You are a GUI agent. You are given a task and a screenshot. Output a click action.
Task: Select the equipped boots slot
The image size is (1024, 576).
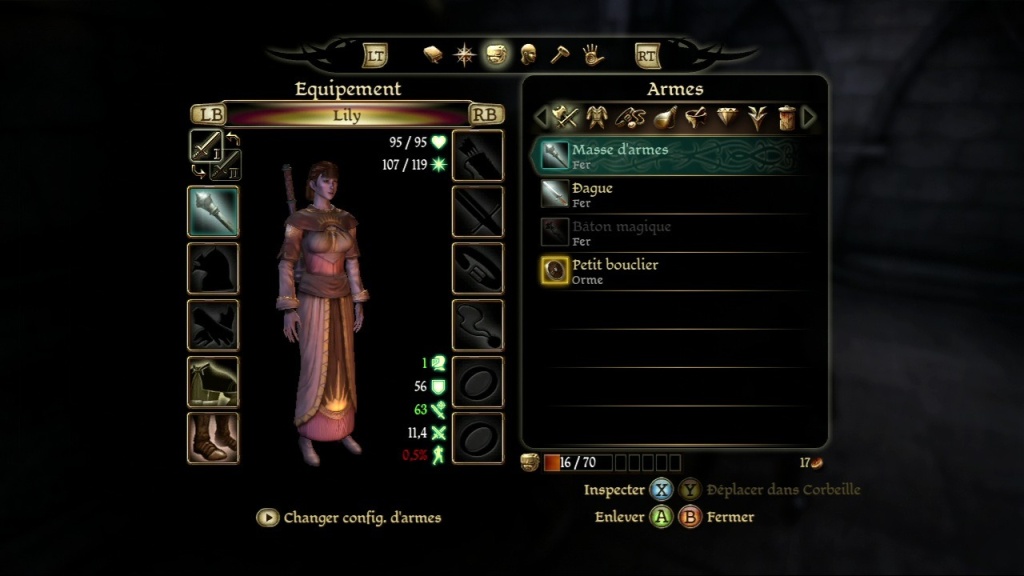pos(213,438)
